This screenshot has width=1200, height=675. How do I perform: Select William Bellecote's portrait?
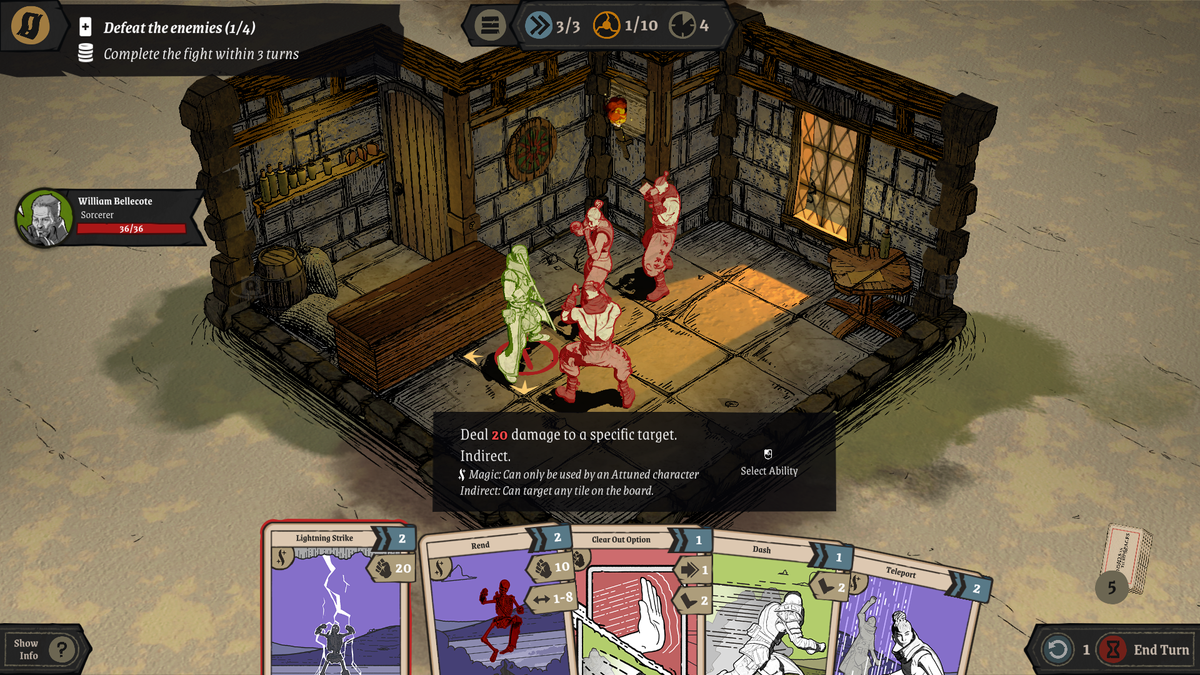tap(44, 218)
